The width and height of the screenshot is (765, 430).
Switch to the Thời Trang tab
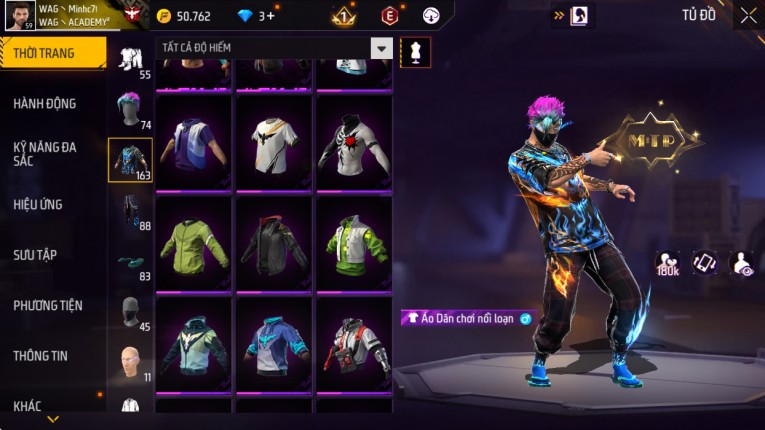[x=52, y=53]
